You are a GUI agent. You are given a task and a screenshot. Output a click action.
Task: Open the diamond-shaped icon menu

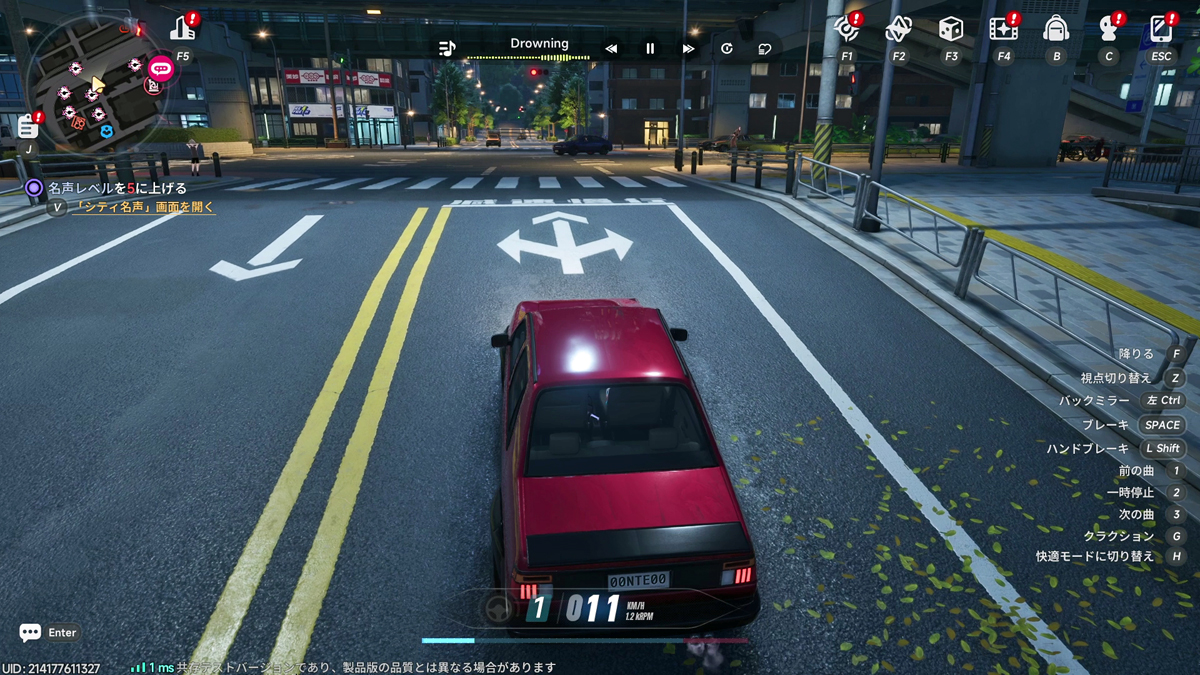898,28
